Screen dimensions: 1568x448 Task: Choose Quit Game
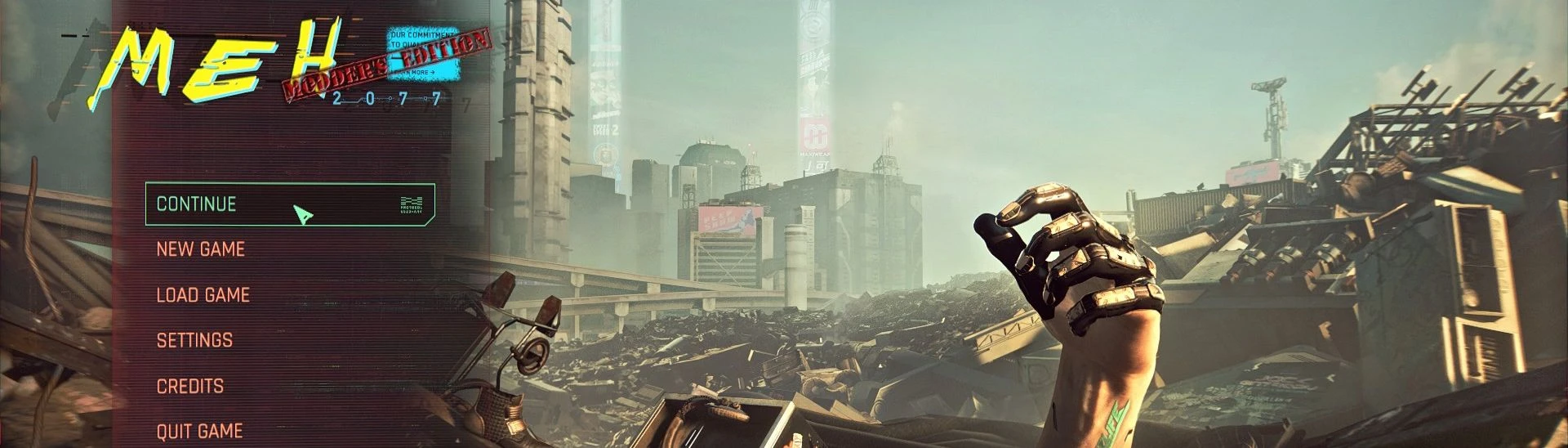coord(199,431)
